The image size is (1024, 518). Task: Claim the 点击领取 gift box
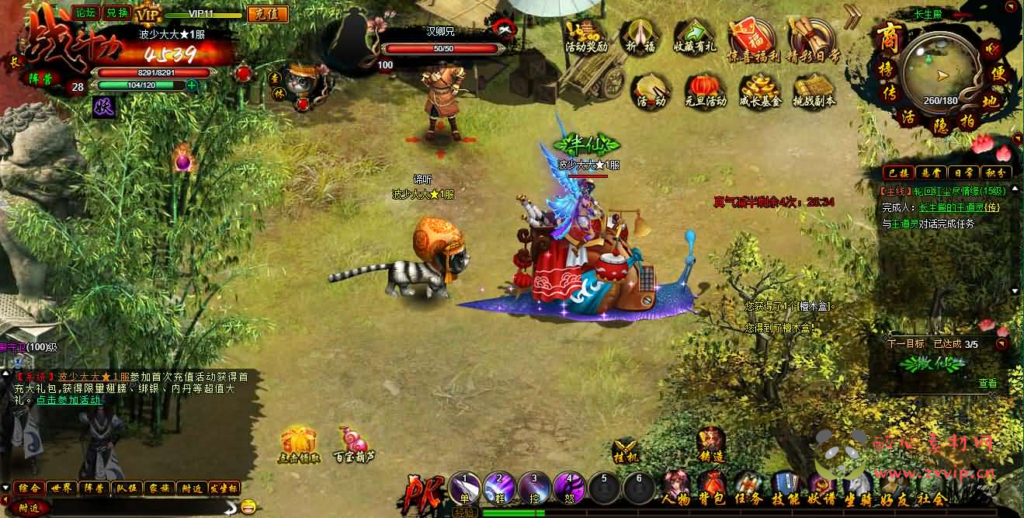coord(298,443)
